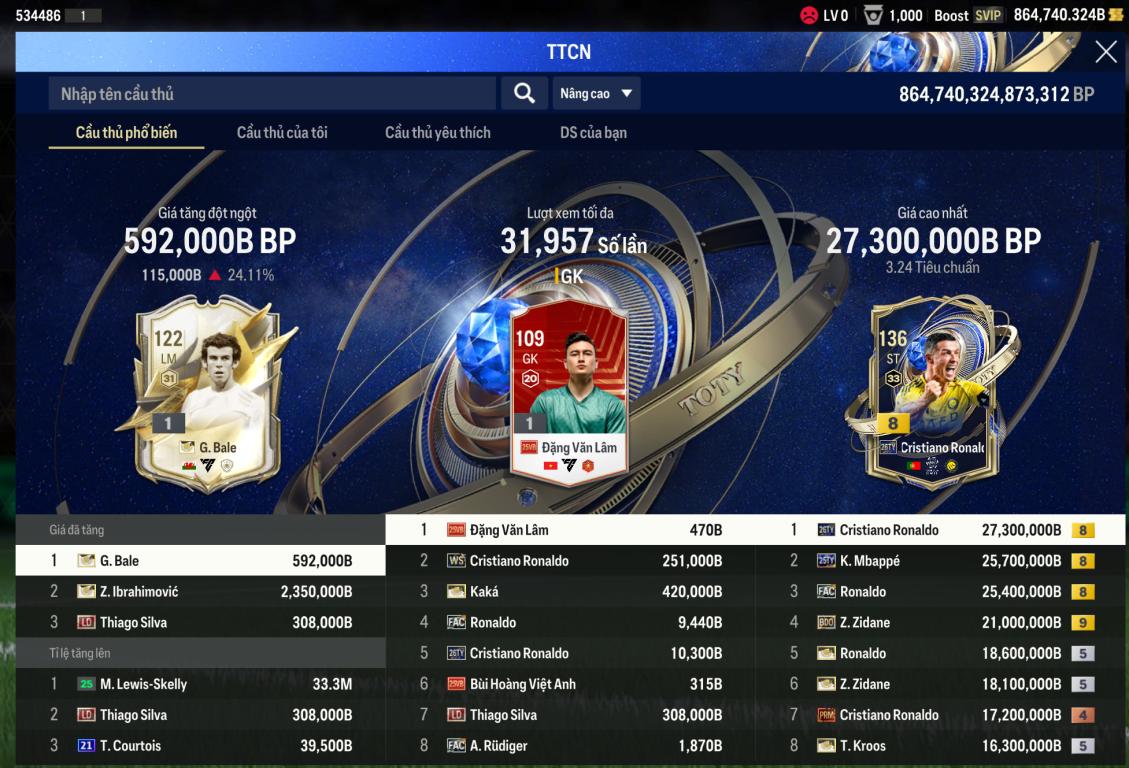Click the player name search field
The image size is (1129, 768).
pyautogui.click(x=272, y=94)
